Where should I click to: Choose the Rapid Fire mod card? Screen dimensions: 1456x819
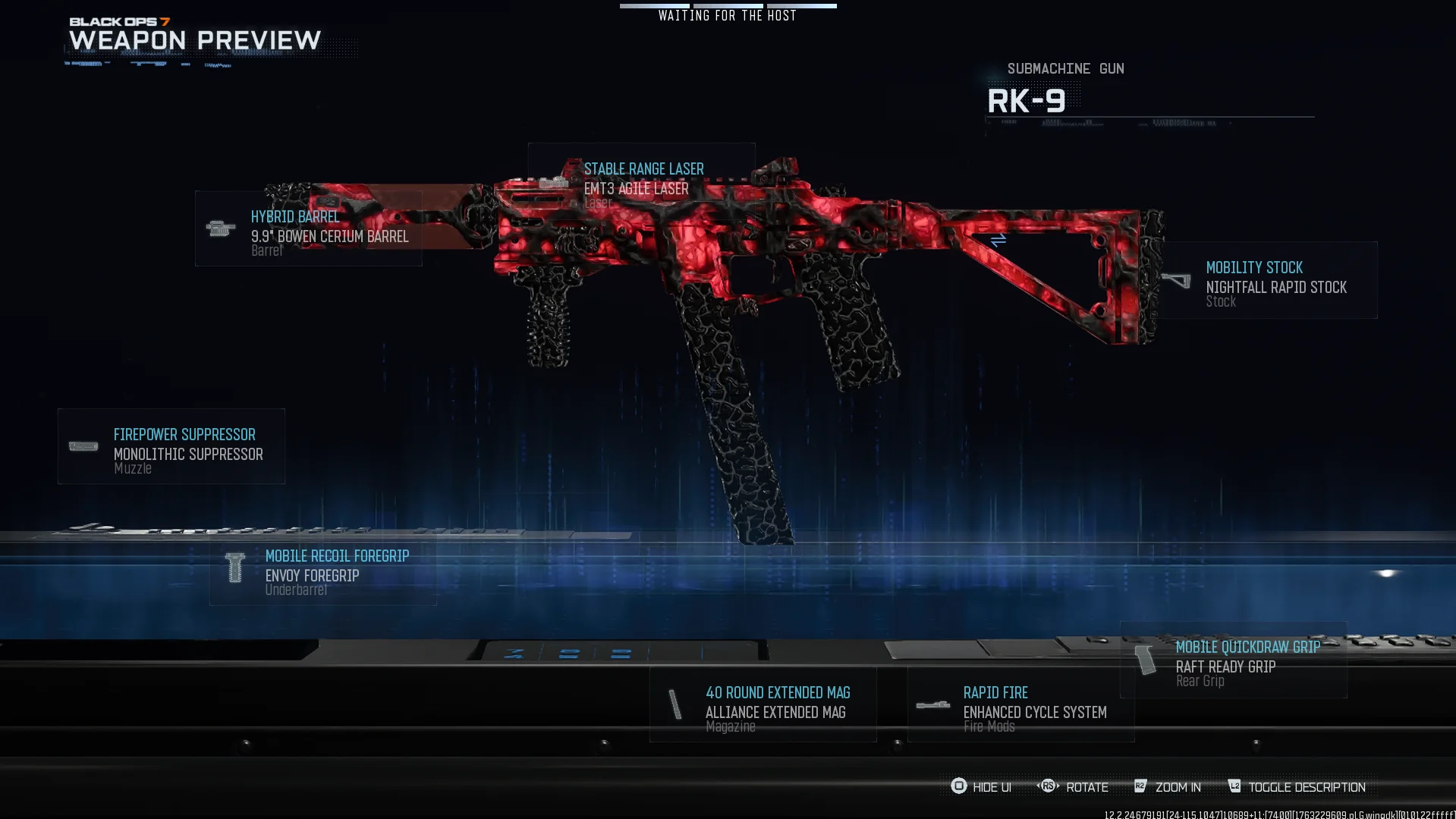click(x=1020, y=704)
